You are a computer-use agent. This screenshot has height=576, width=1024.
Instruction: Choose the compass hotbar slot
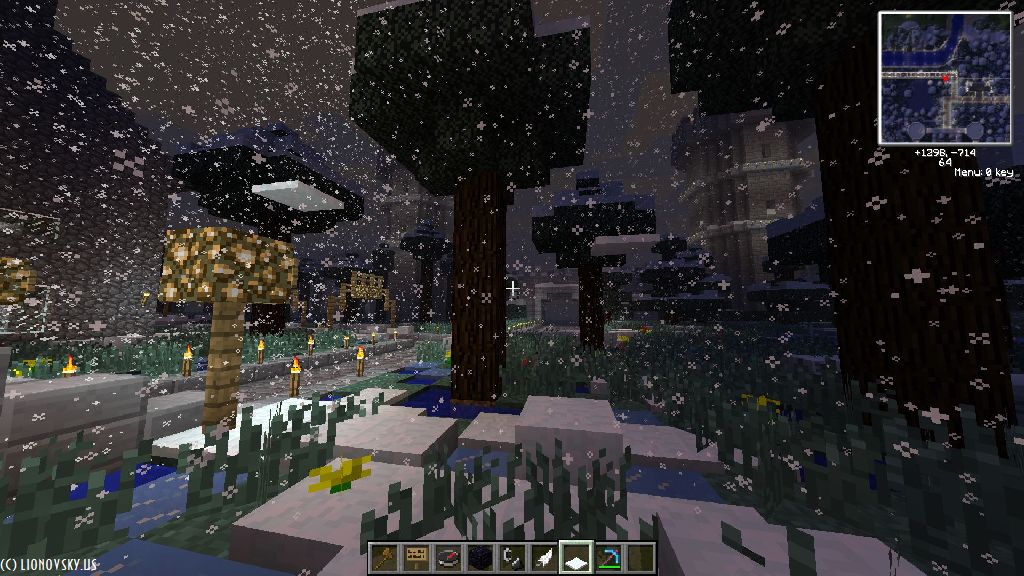coord(448,558)
